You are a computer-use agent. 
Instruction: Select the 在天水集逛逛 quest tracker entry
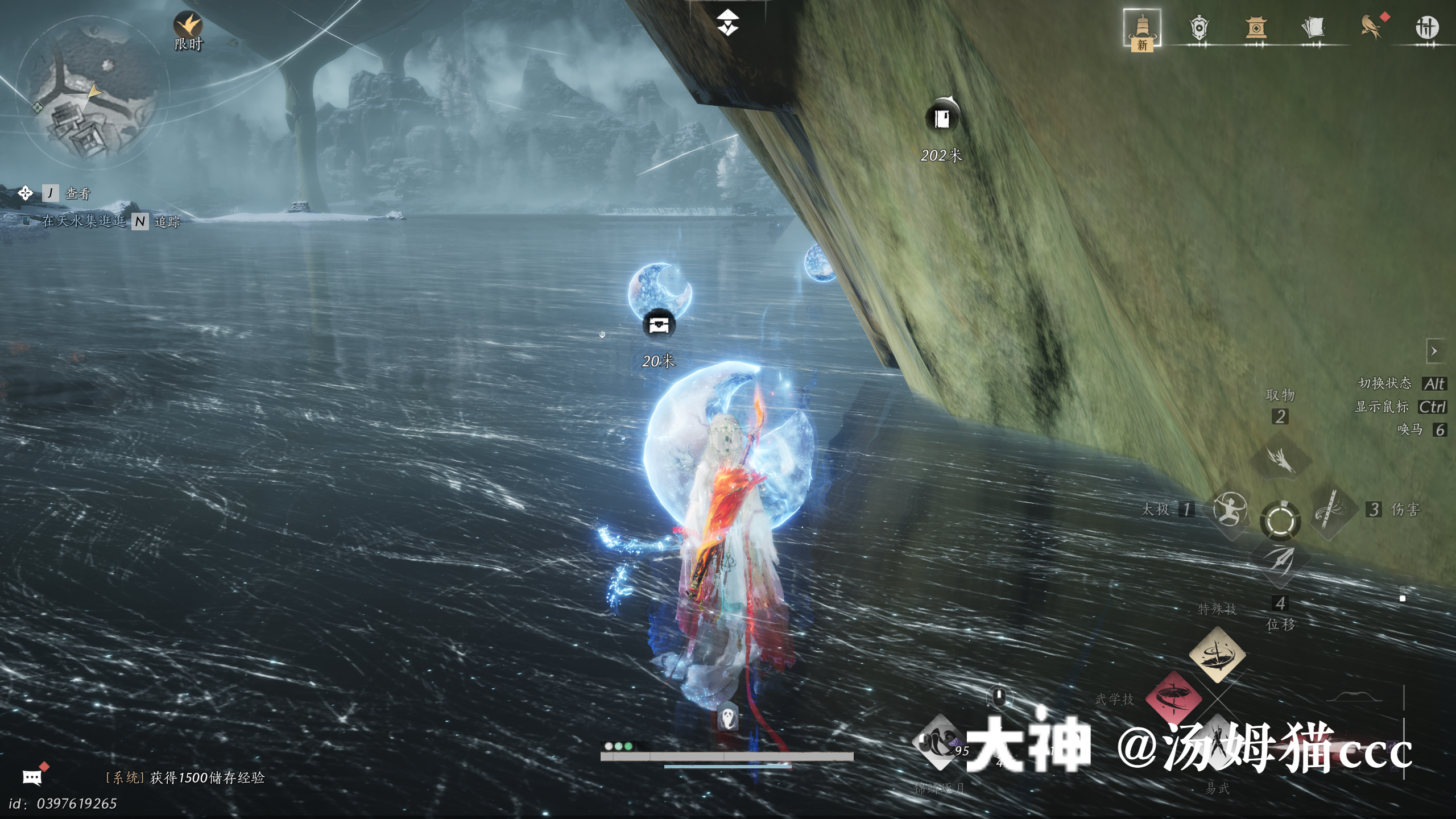(84, 221)
